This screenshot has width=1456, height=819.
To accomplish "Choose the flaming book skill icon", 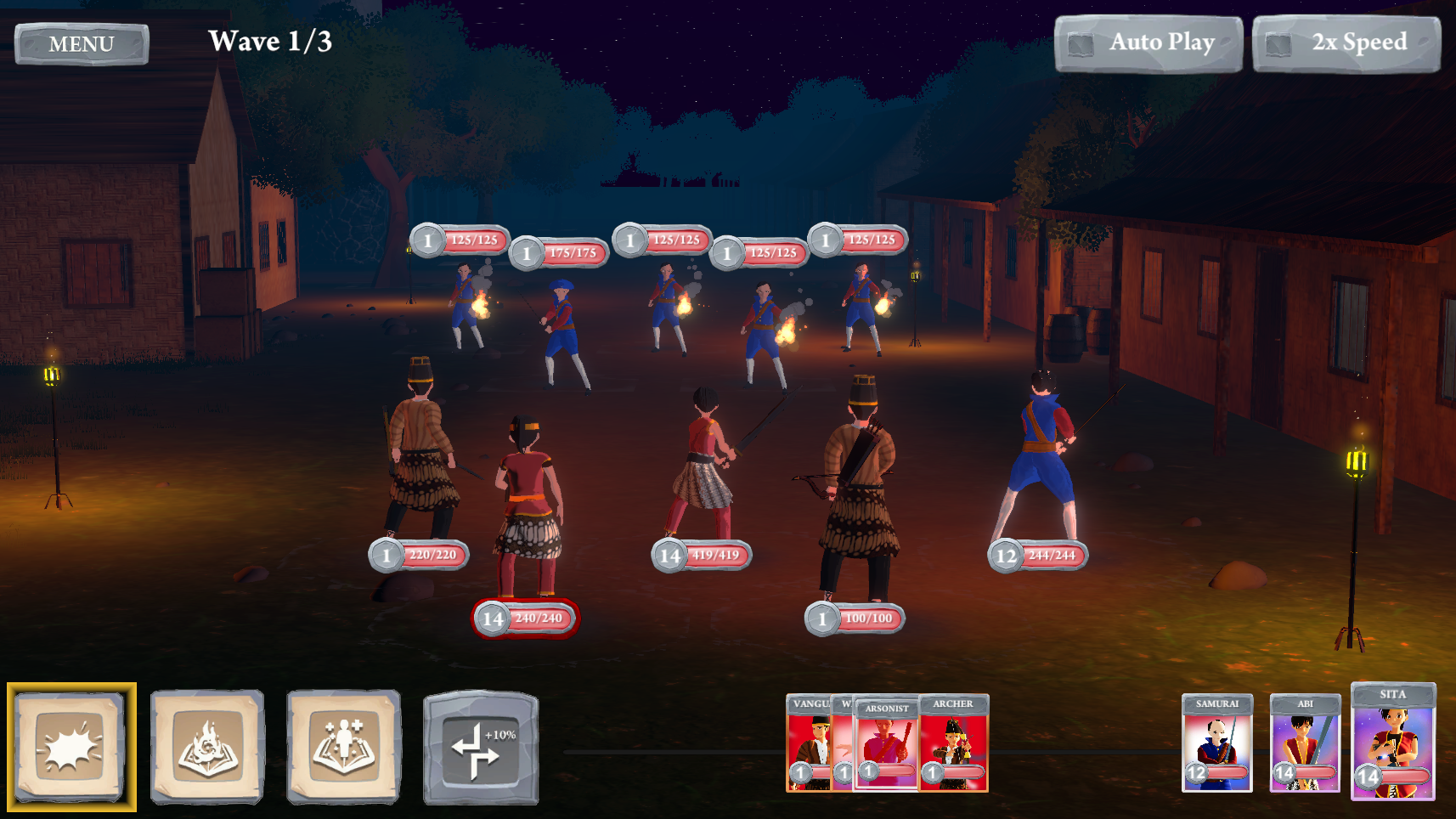I will point(207,746).
